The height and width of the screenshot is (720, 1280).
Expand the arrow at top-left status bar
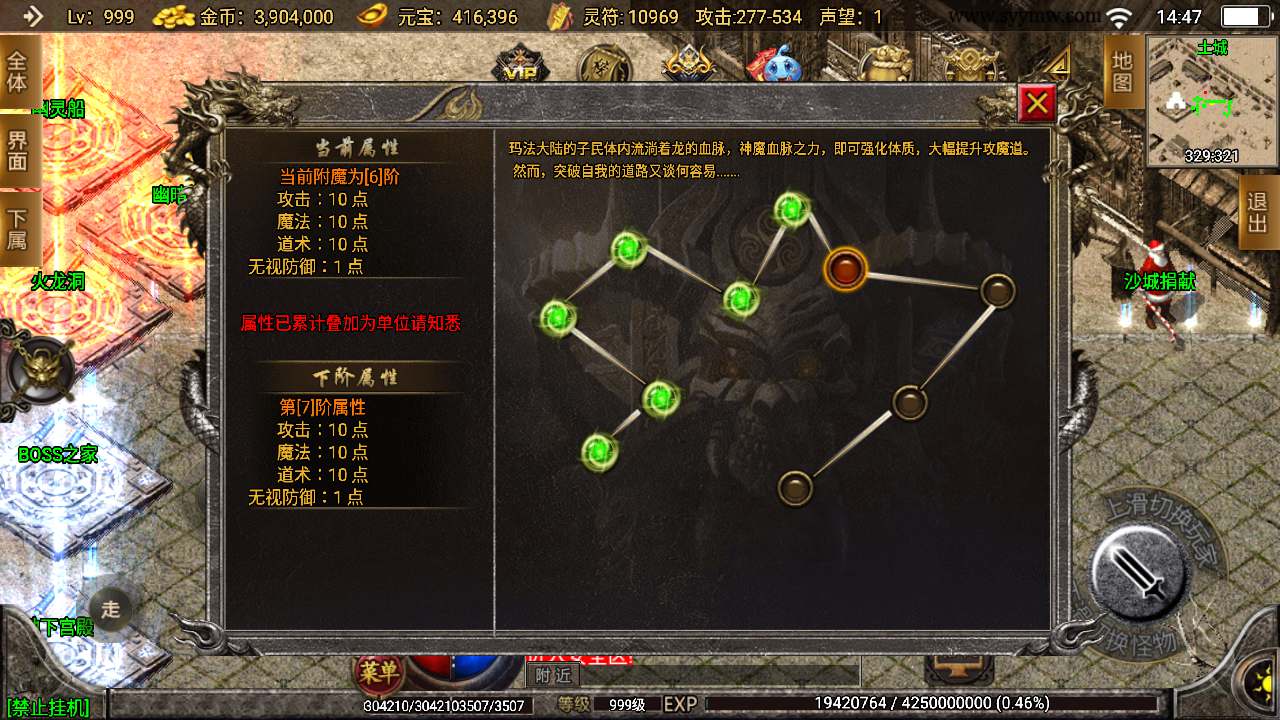(x=32, y=16)
